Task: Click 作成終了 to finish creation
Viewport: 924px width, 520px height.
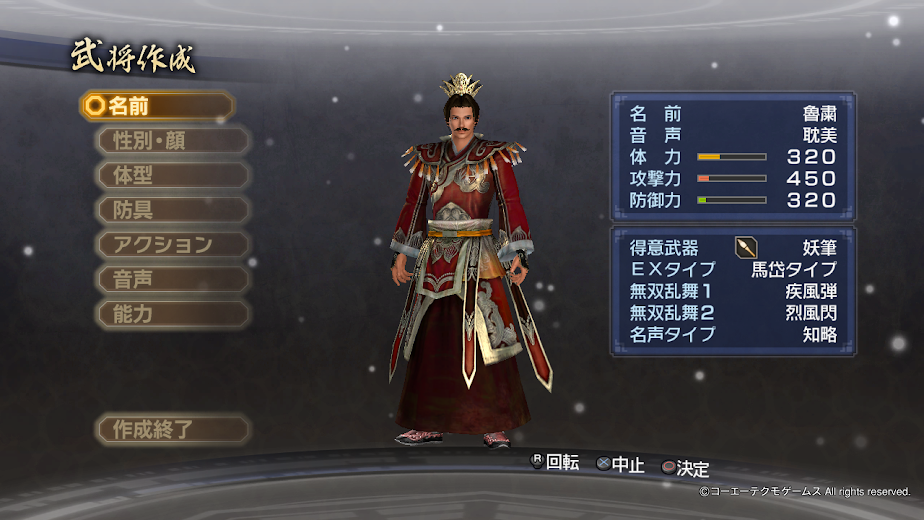Action: tap(172, 430)
